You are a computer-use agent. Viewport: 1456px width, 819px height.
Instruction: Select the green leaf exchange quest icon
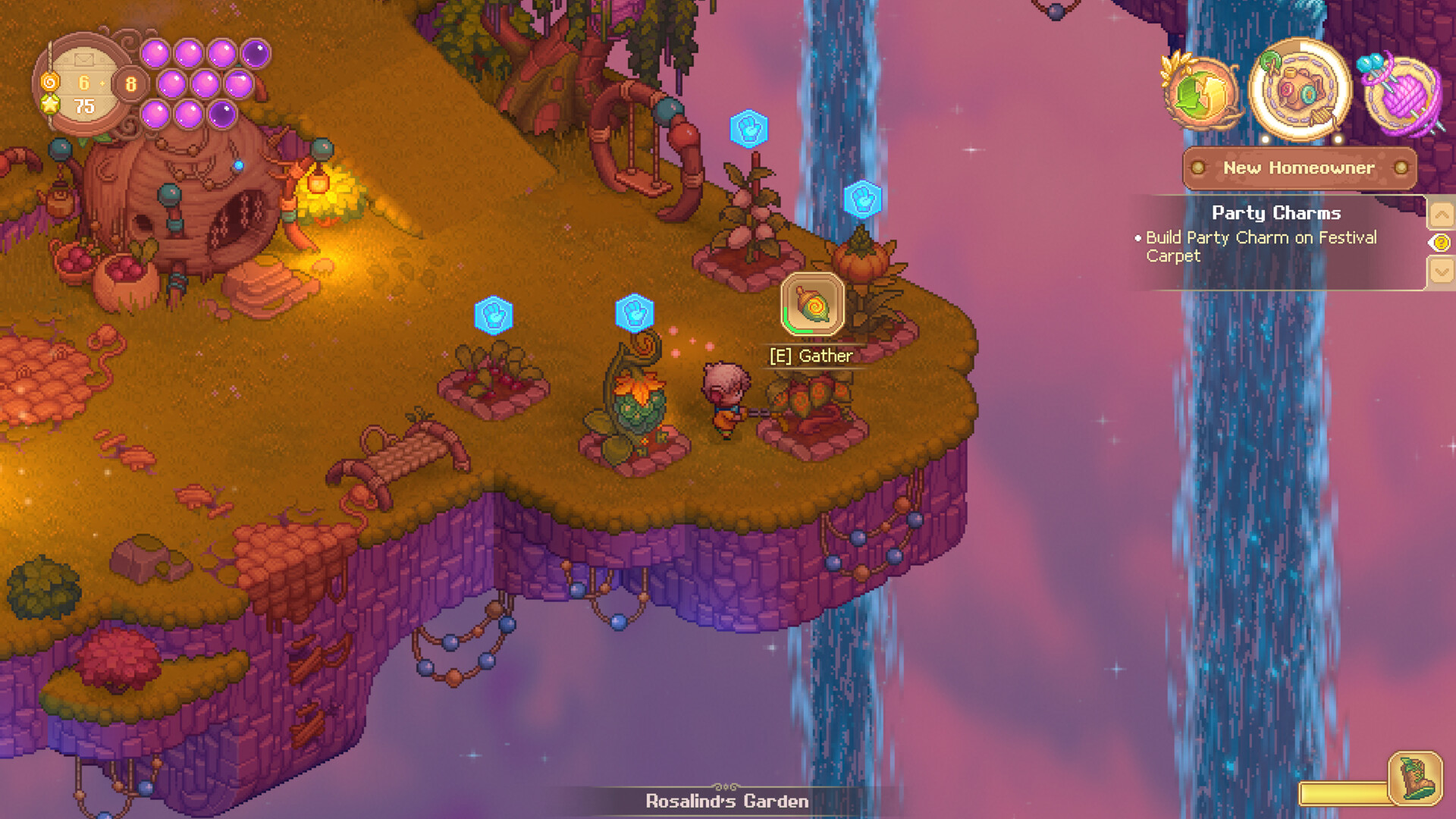click(x=1199, y=91)
